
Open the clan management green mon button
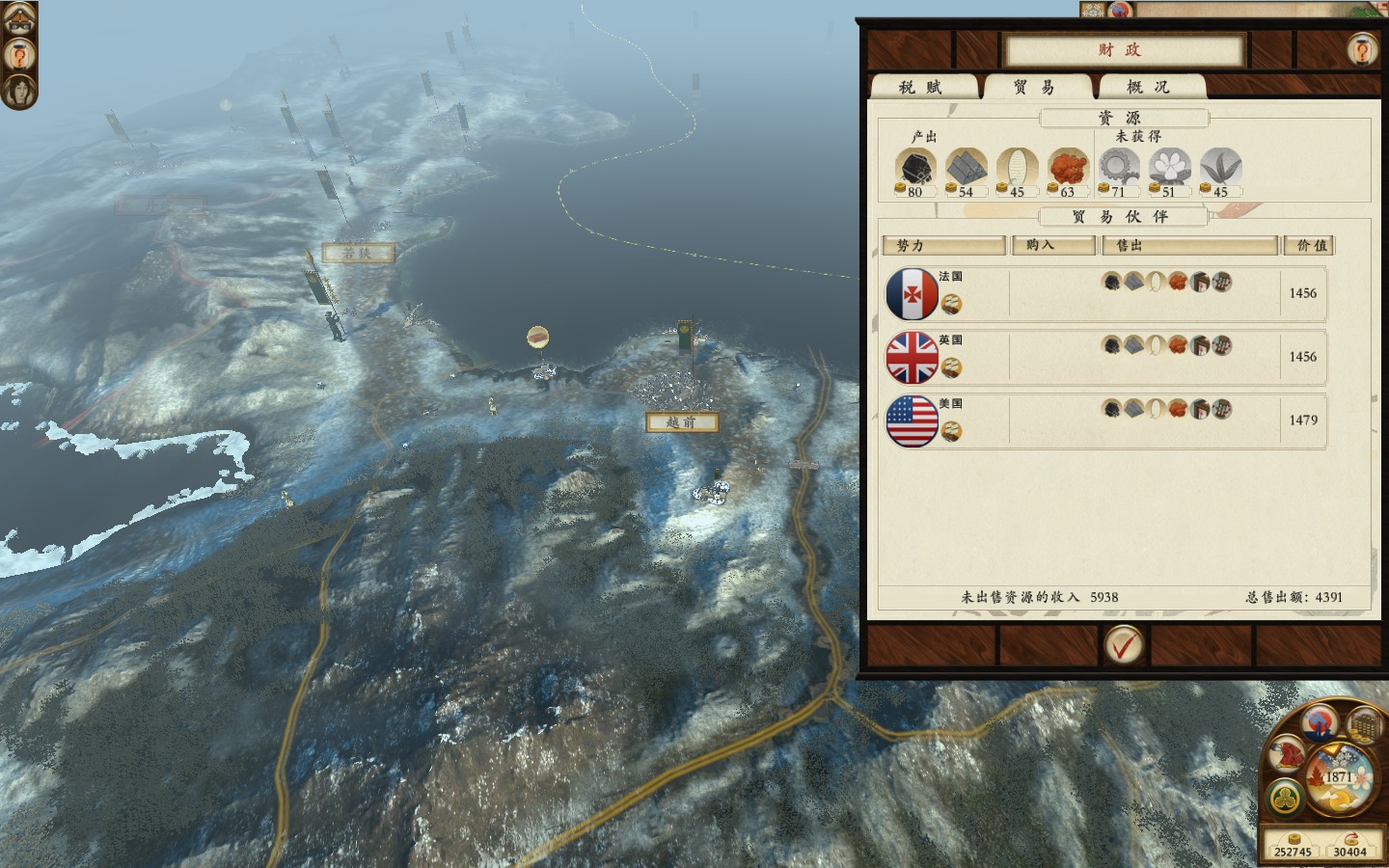(1284, 797)
